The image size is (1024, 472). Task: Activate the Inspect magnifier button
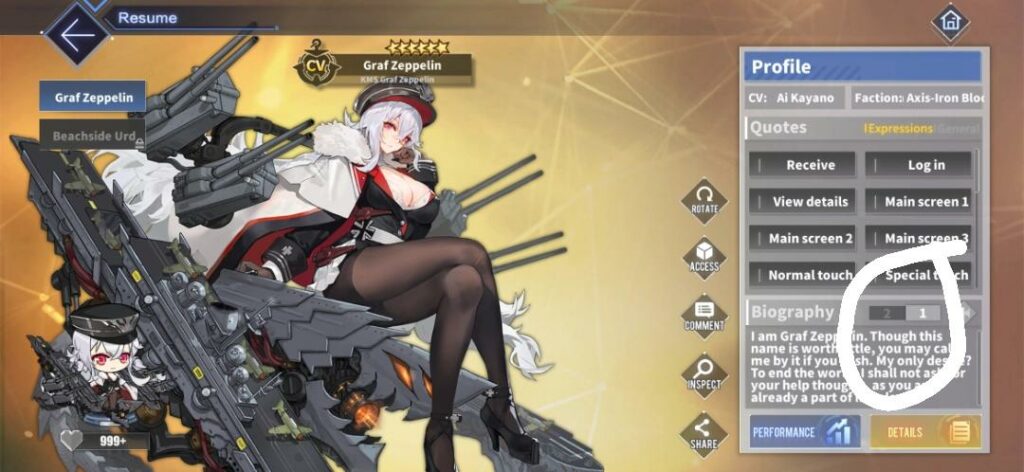pos(705,373)
